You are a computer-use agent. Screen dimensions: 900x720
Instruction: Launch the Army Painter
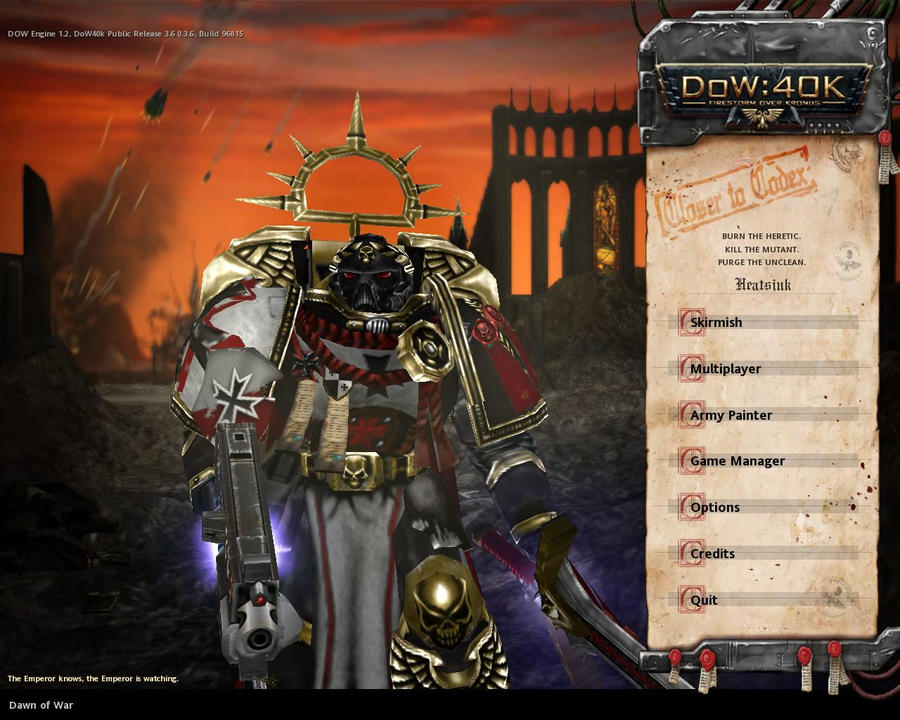coord(731,415)
